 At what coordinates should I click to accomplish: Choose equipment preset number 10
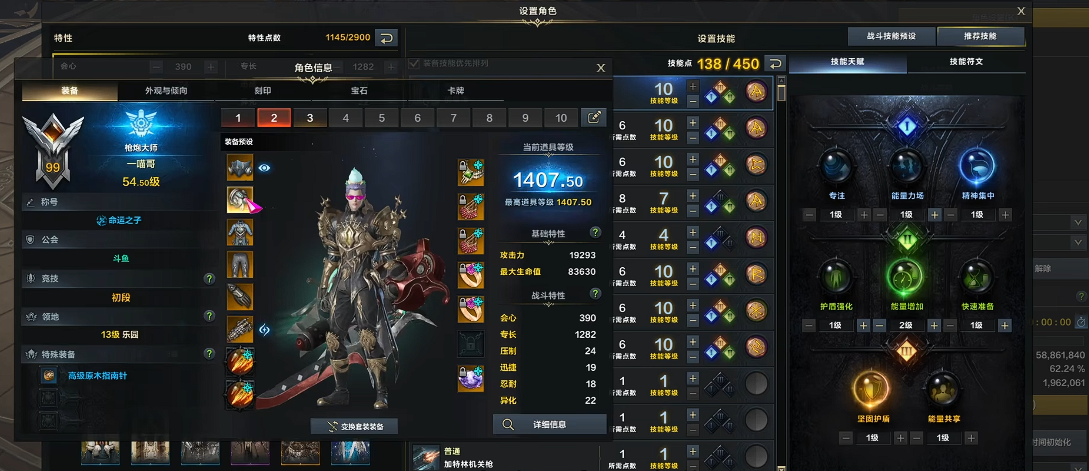point(561,117)
